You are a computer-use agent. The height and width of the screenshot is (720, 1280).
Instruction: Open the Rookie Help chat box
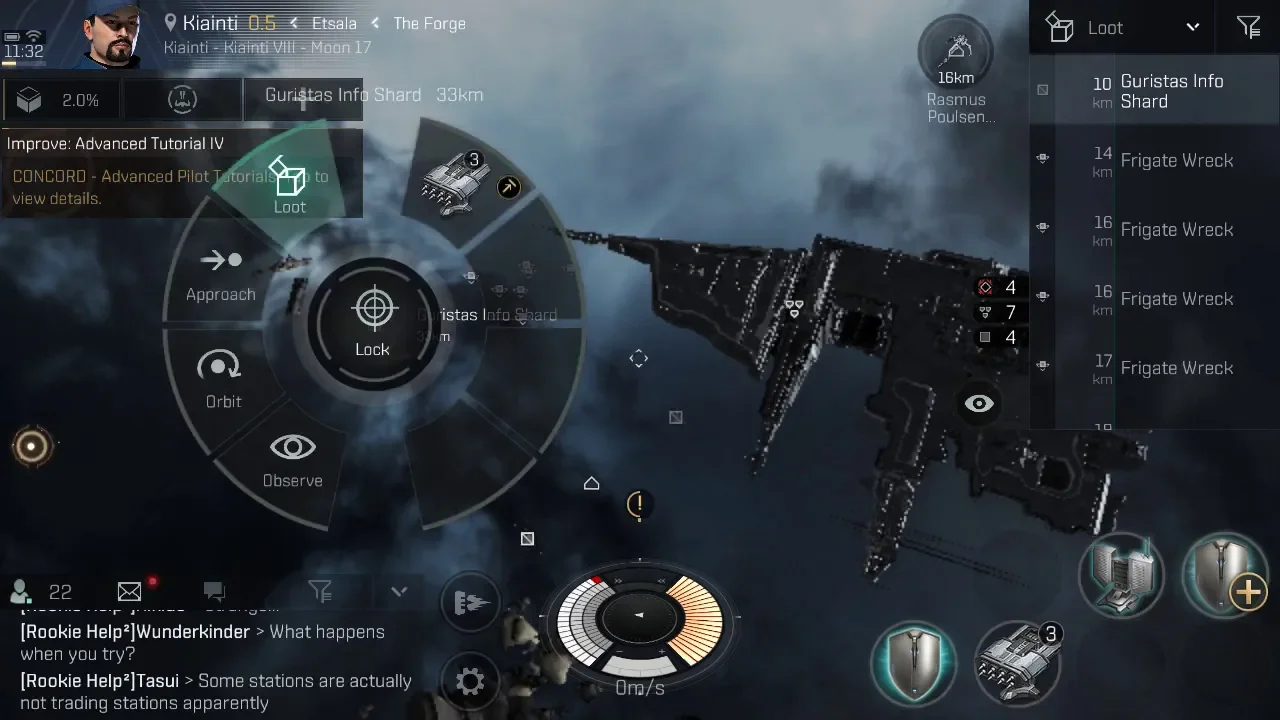click(215, 660)
